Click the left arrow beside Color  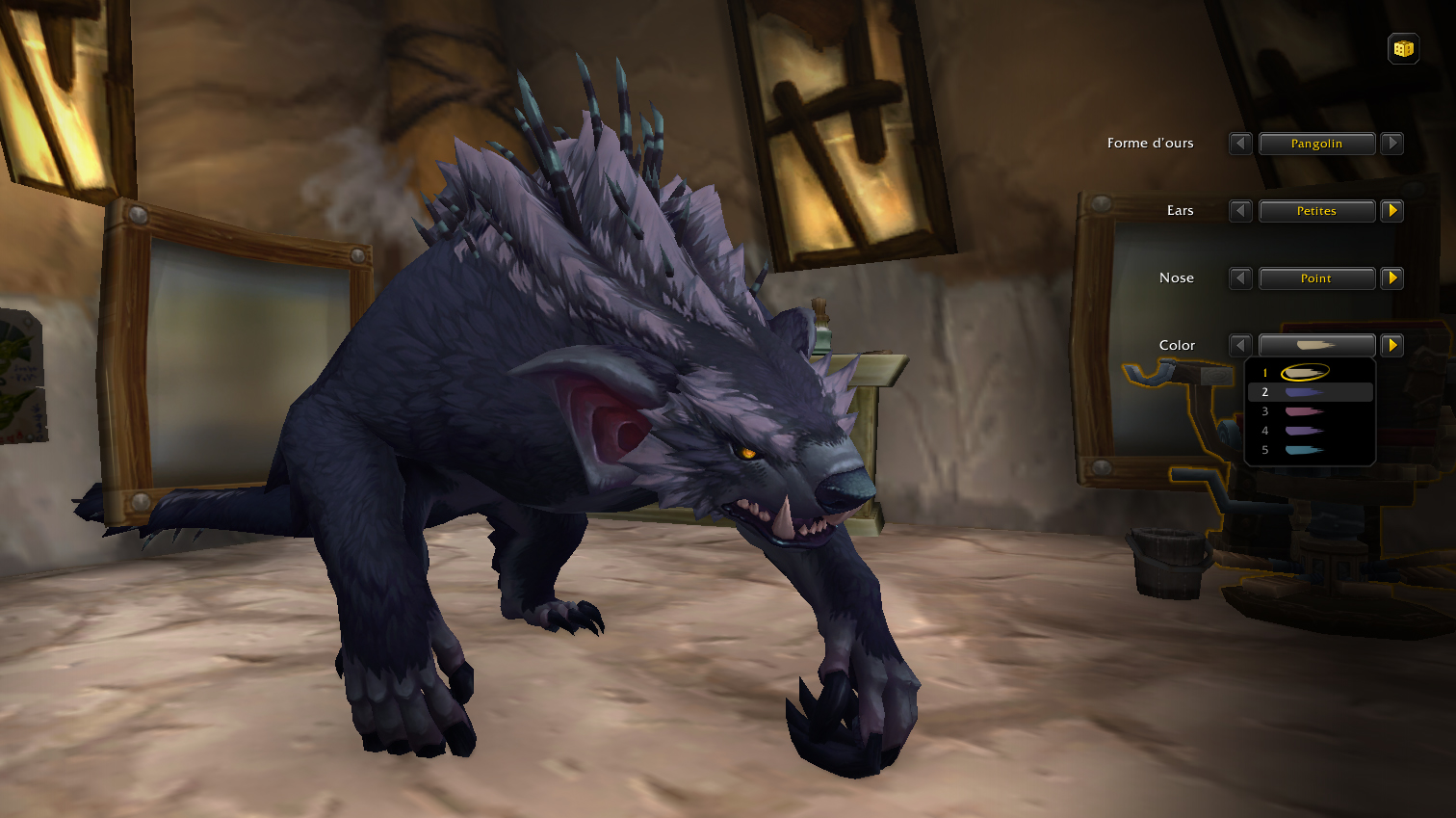point(1240,345)
